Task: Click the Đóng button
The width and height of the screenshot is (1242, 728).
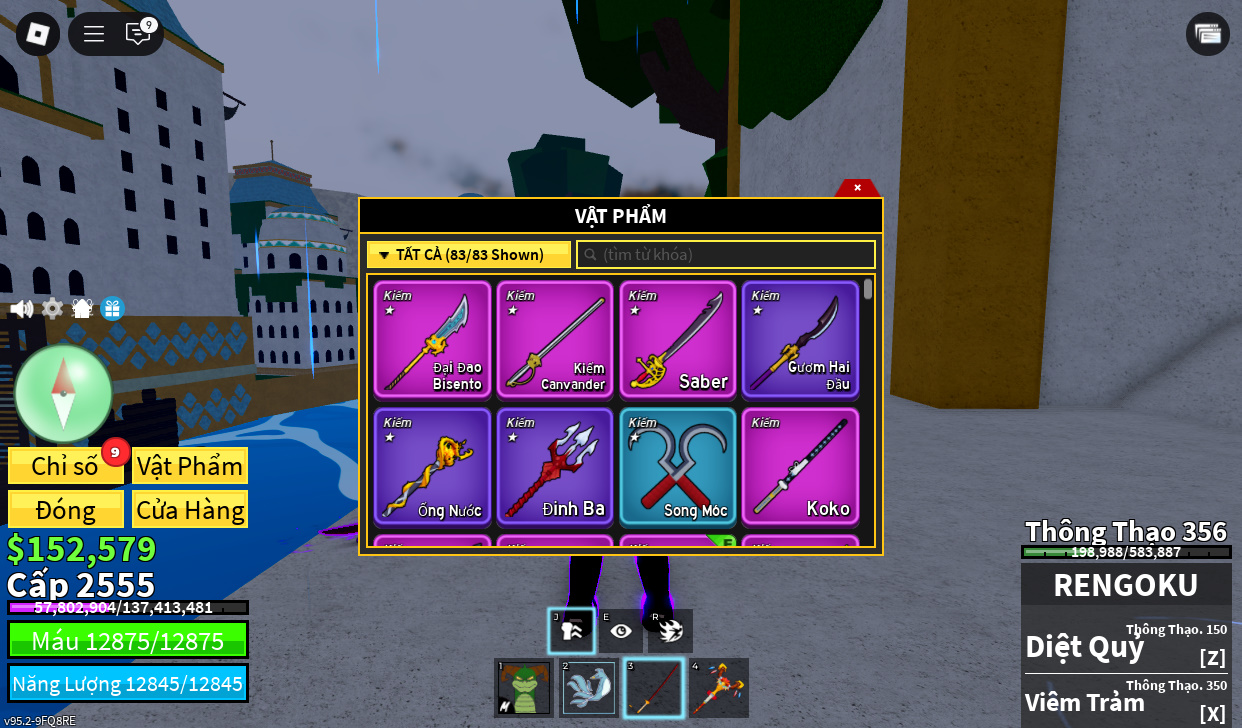Action: [66, 510]
